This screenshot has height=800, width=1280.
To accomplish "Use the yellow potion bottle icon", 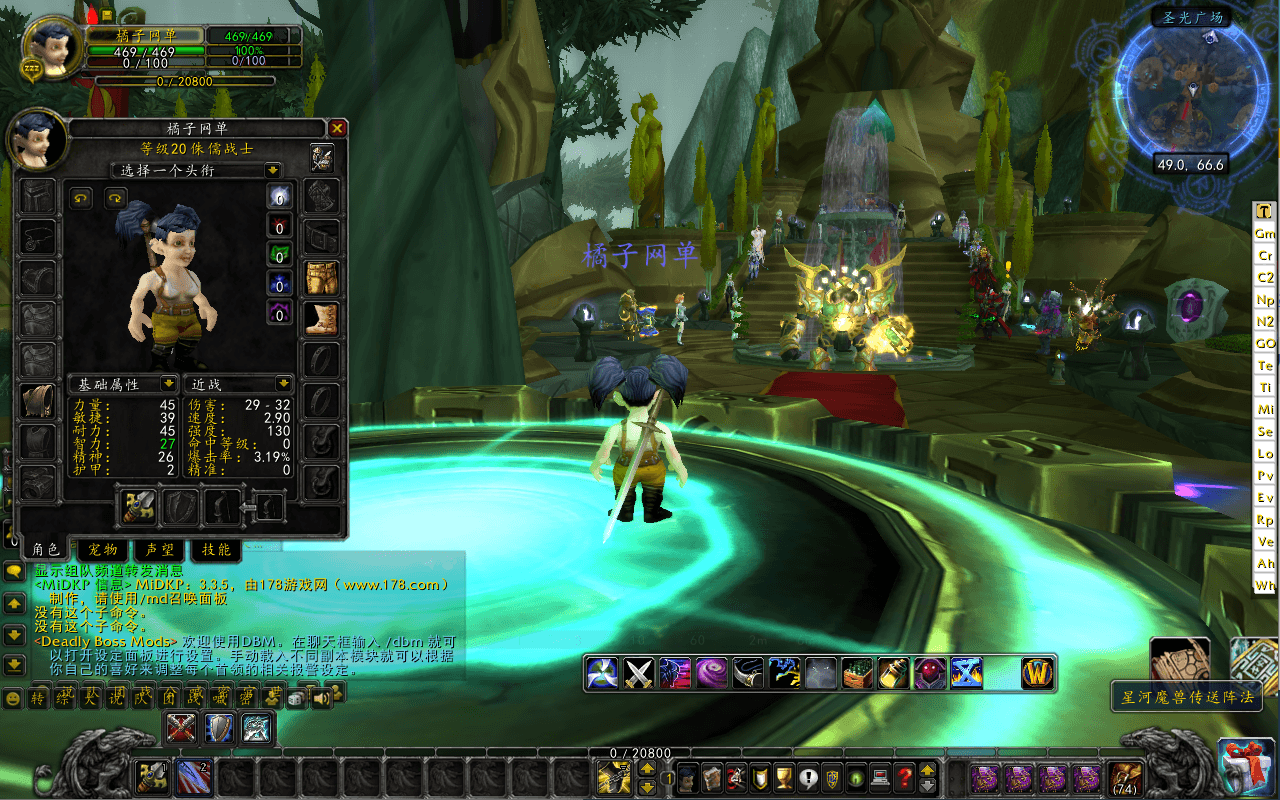I will [893, 673].
